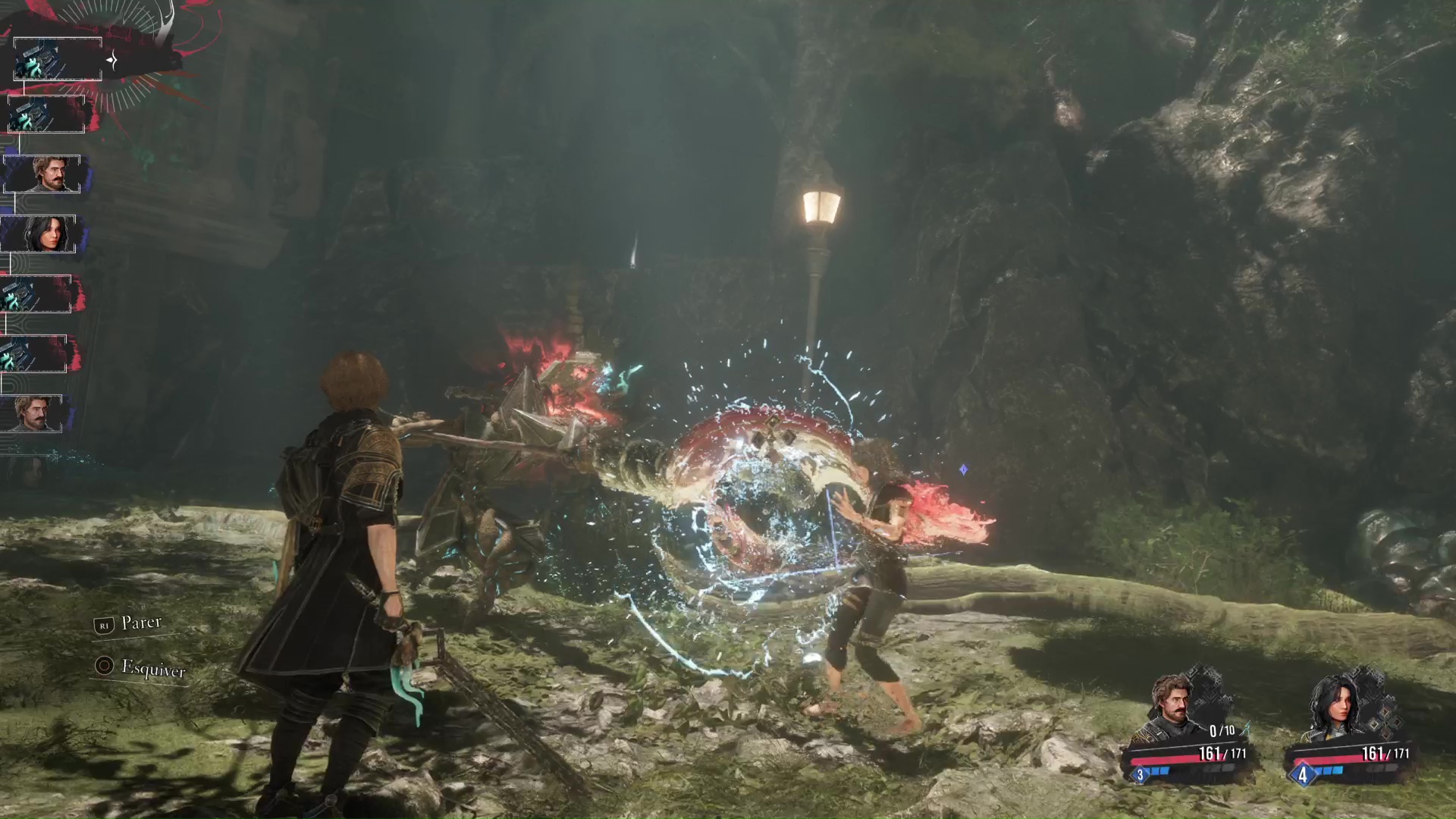Select the active enemy card heading the turn order
1456x819 pixels.
tap(58, 59)
